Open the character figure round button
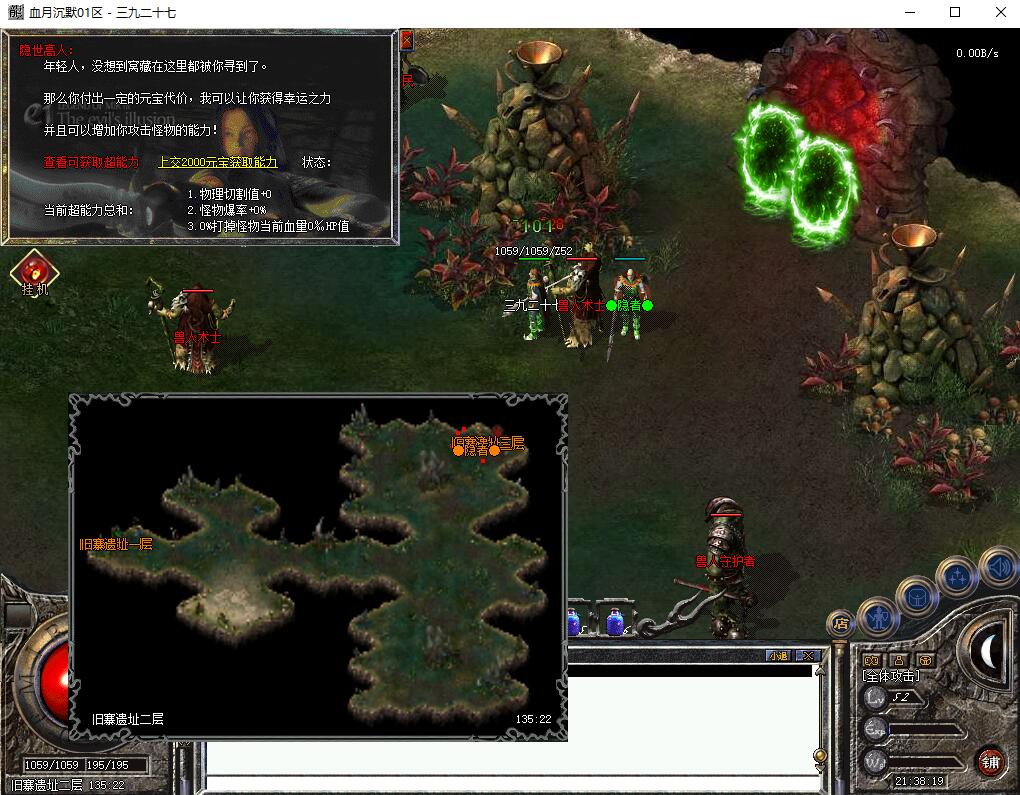The height and width of the screenshot is (795, 1020). click(877, 617)
